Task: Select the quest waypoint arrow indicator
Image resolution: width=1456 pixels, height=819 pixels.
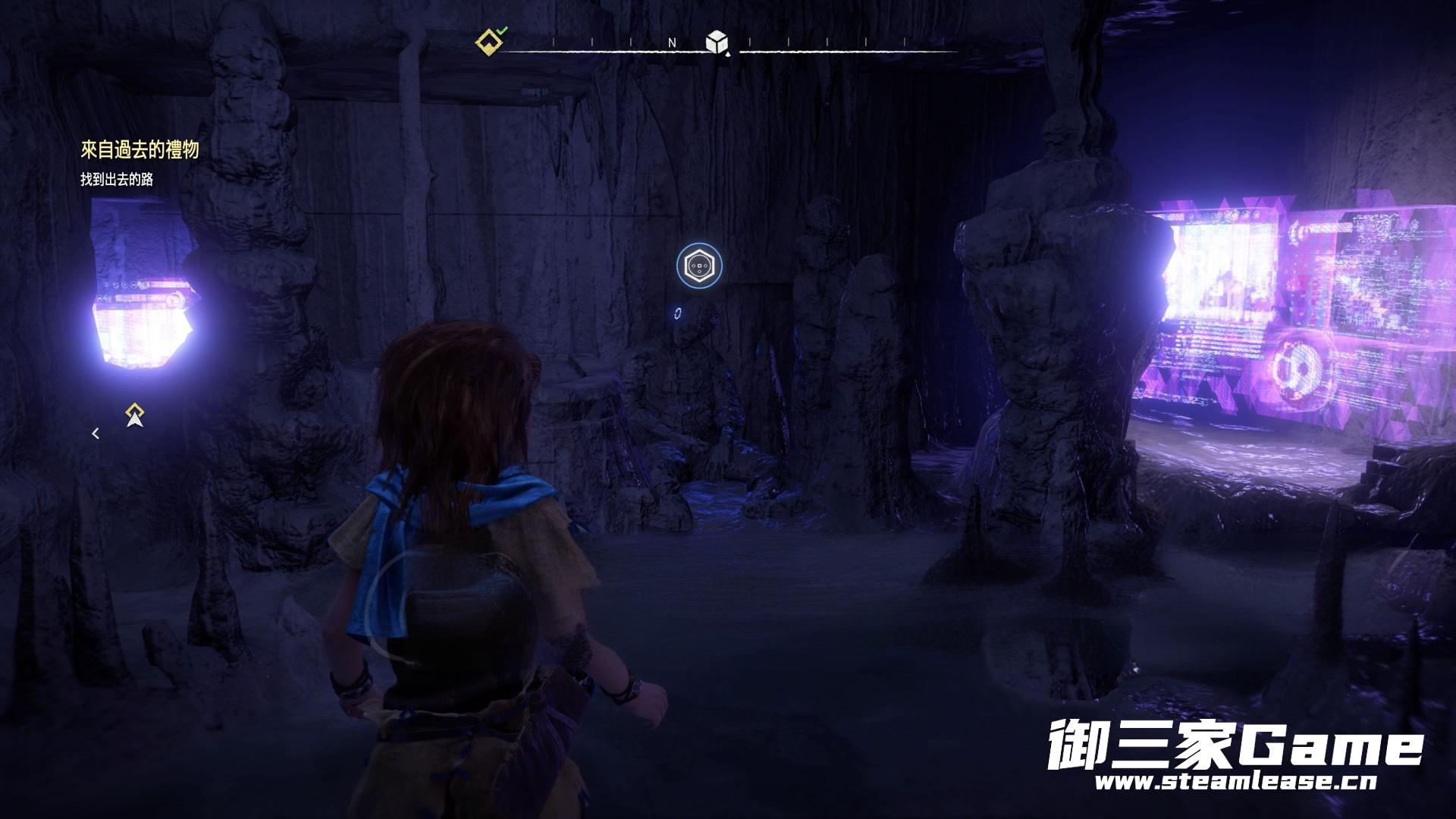Action: [135, 415]
